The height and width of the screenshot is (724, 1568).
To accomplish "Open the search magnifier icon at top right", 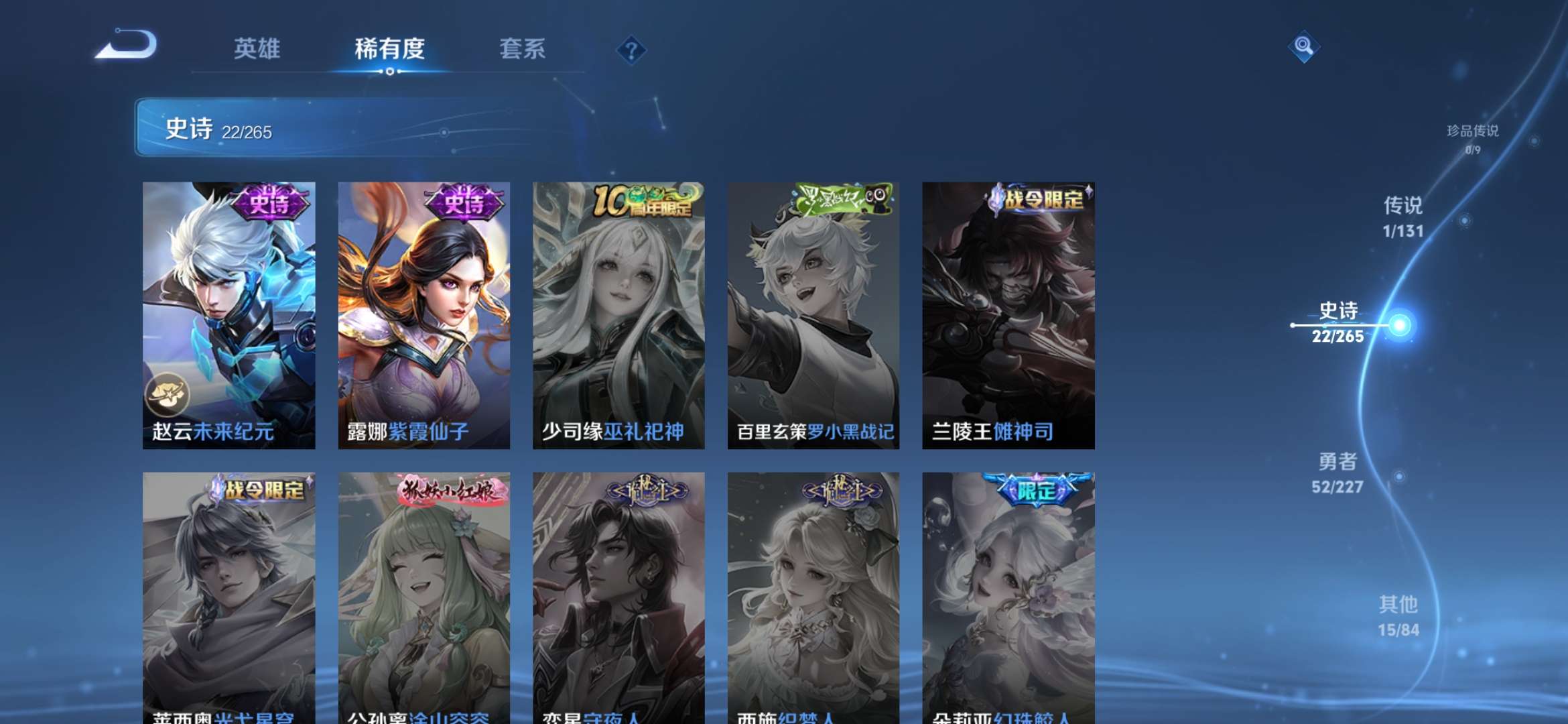I will 1303,47.
